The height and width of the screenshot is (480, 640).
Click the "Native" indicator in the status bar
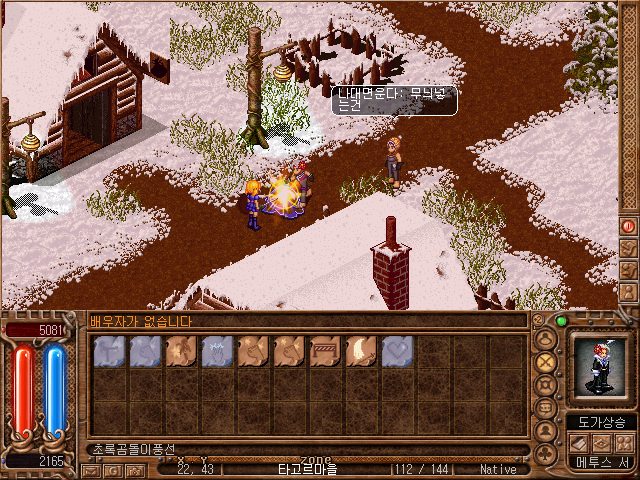pyautogui.click(x=498, y=469)
